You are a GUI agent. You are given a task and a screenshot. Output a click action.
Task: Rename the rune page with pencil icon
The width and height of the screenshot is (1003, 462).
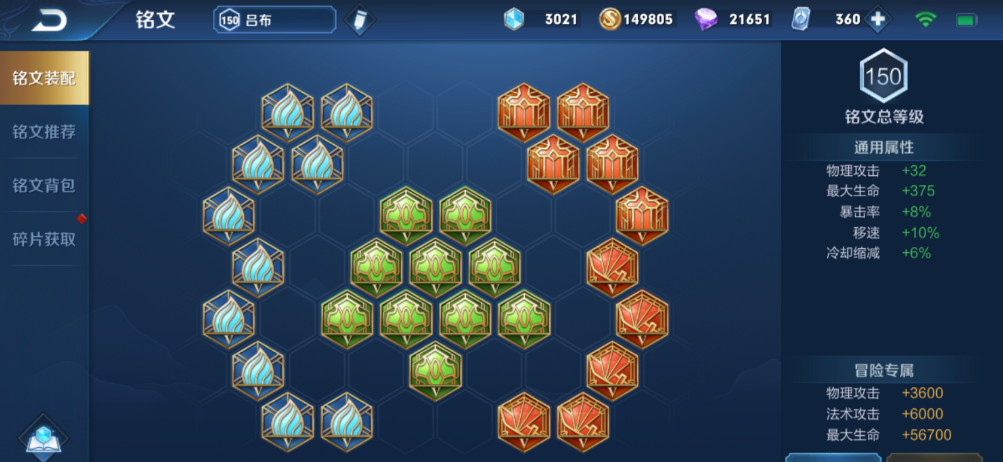[358, 19]
